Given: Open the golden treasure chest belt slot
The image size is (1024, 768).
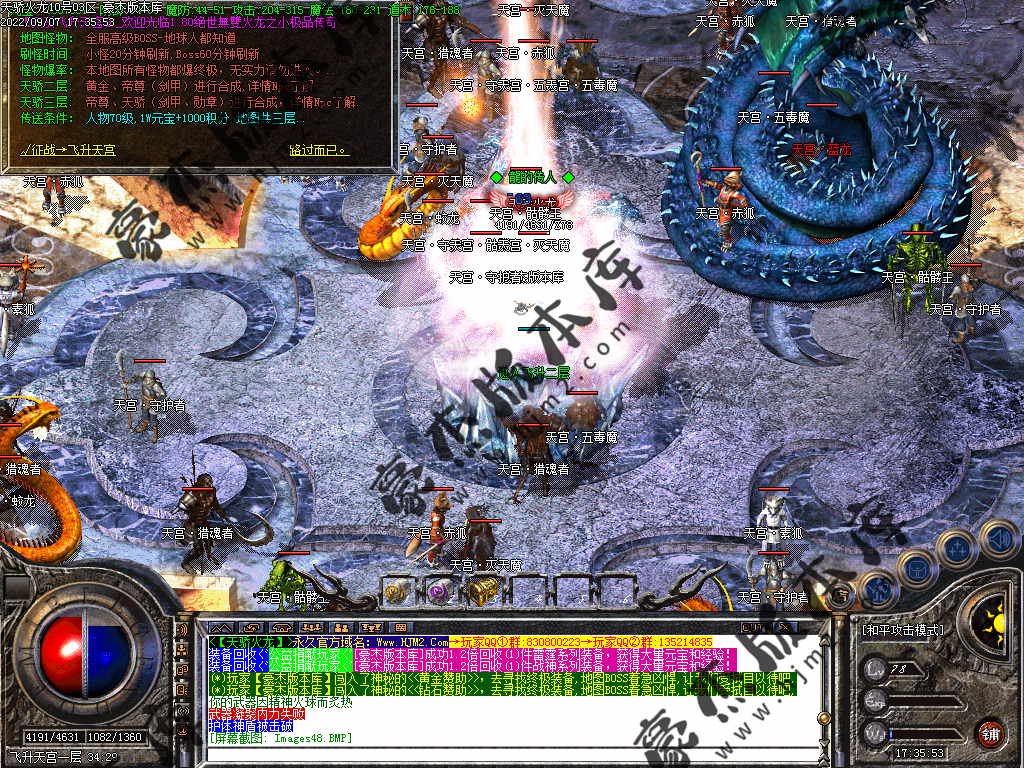Looking at the screenshot, I should click(482, 591).
